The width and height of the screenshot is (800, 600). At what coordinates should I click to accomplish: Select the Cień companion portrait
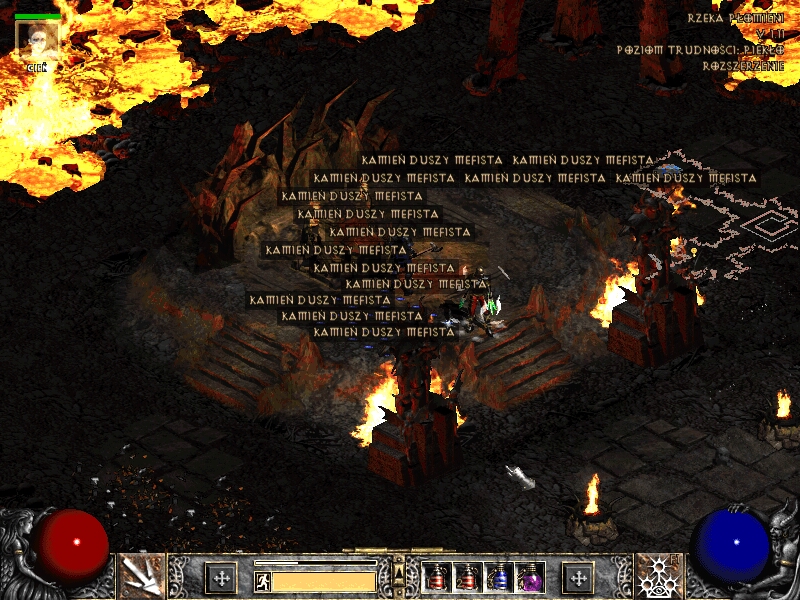[38, 40]
